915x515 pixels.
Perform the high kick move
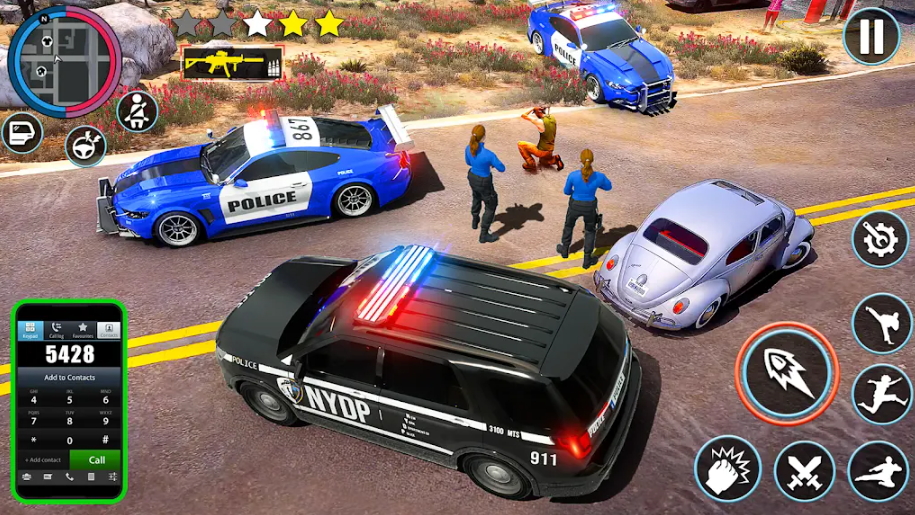881,322
